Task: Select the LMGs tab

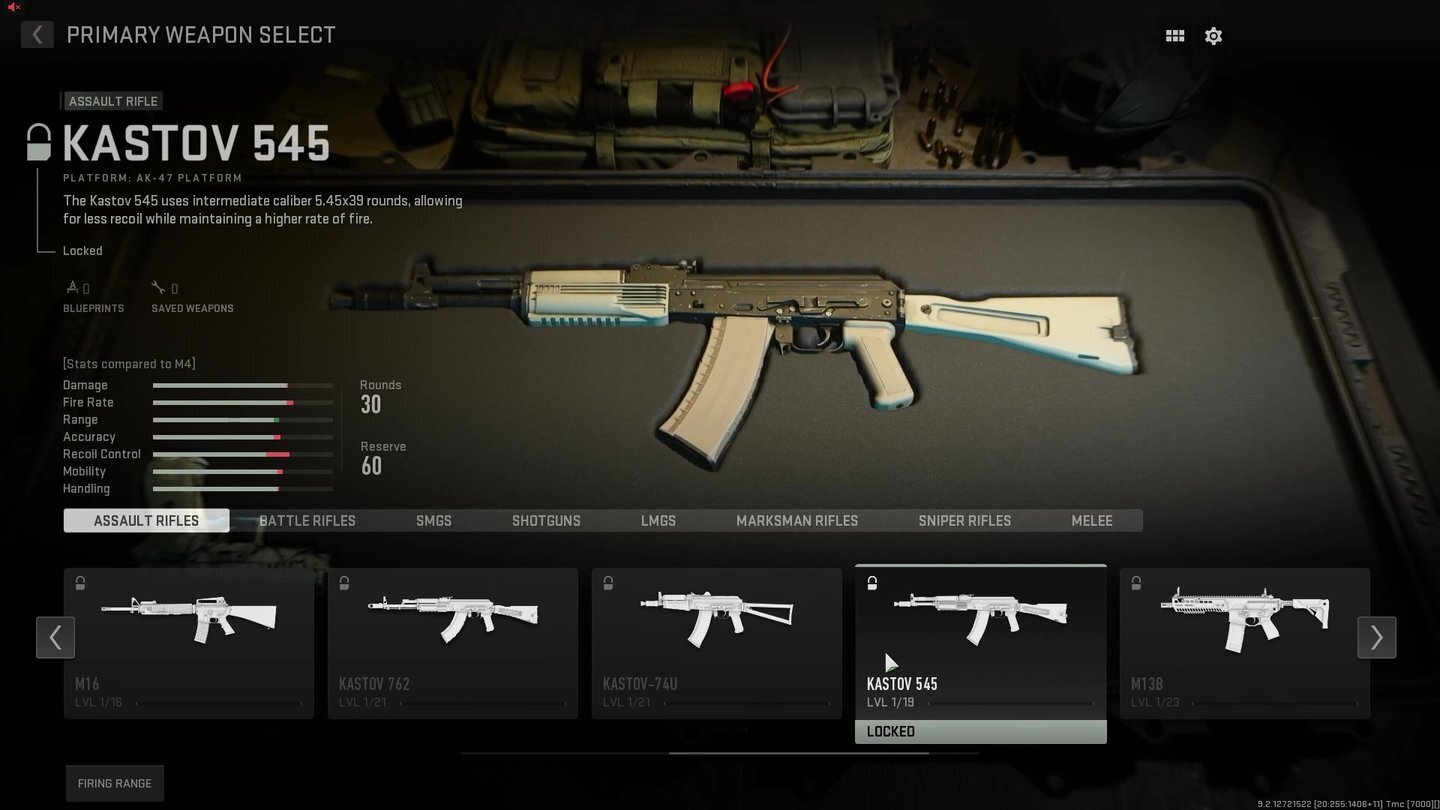Action: click(658, 521)
